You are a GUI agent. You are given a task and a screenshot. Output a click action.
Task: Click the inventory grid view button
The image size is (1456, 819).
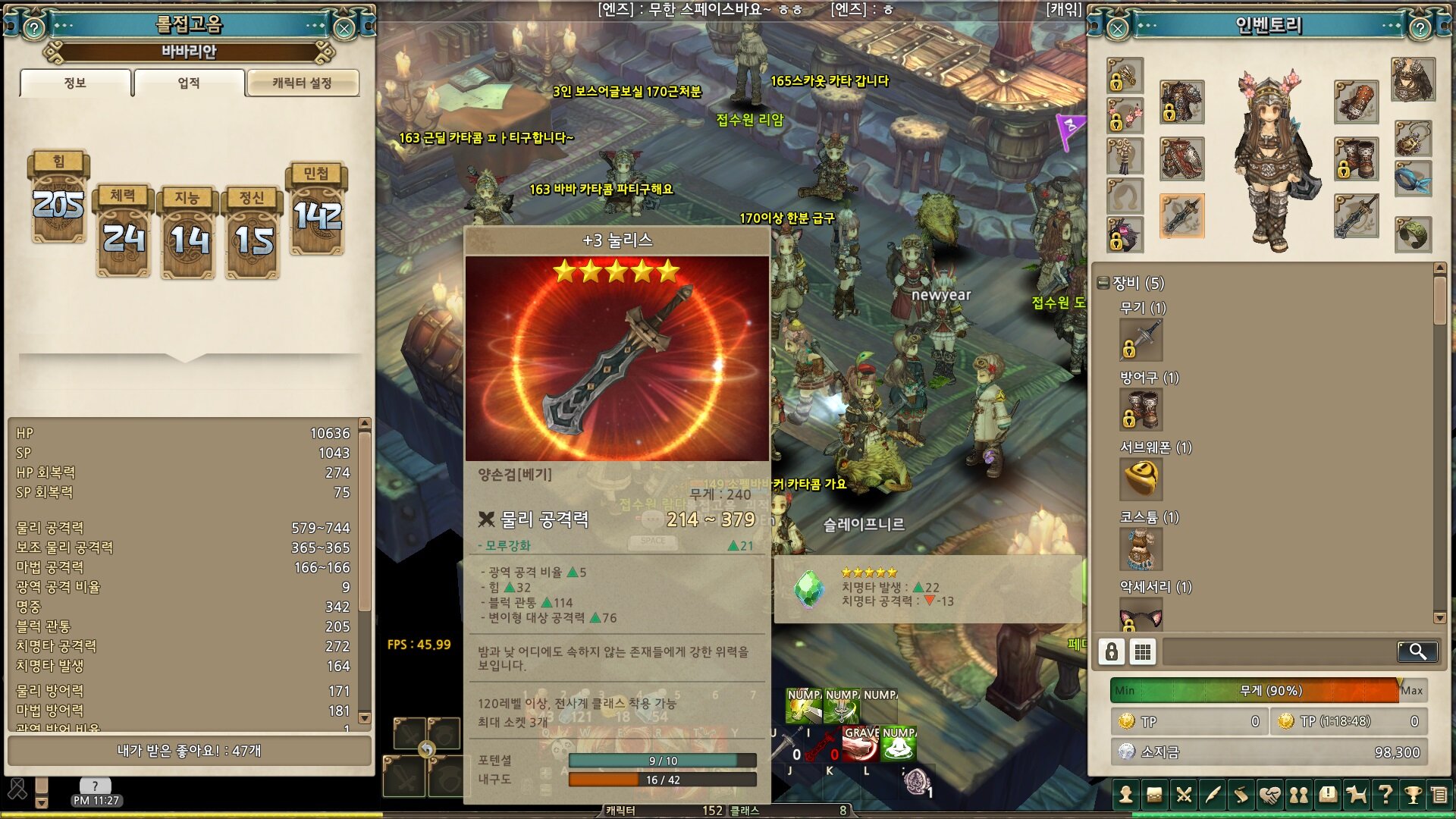point(1143,651)
